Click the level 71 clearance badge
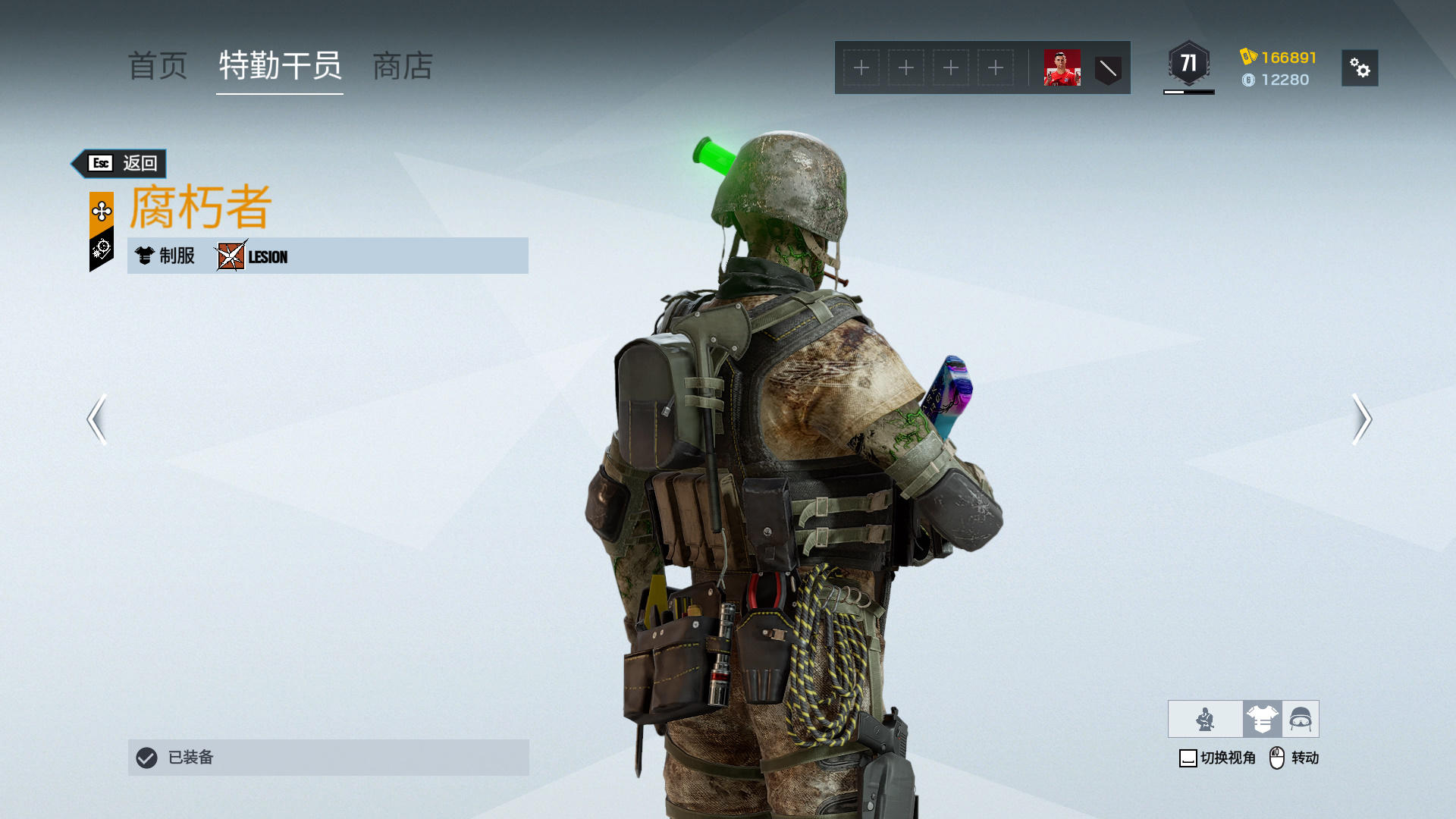1456x819 pixels. (x=1188, y=64)
